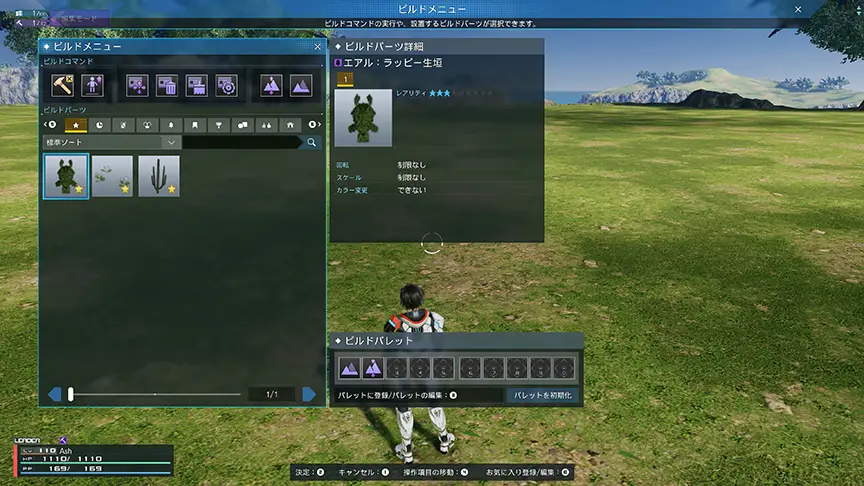Click the parts search text field
Image resolution: width=864 pixels, height=486 pixels.
242,143
